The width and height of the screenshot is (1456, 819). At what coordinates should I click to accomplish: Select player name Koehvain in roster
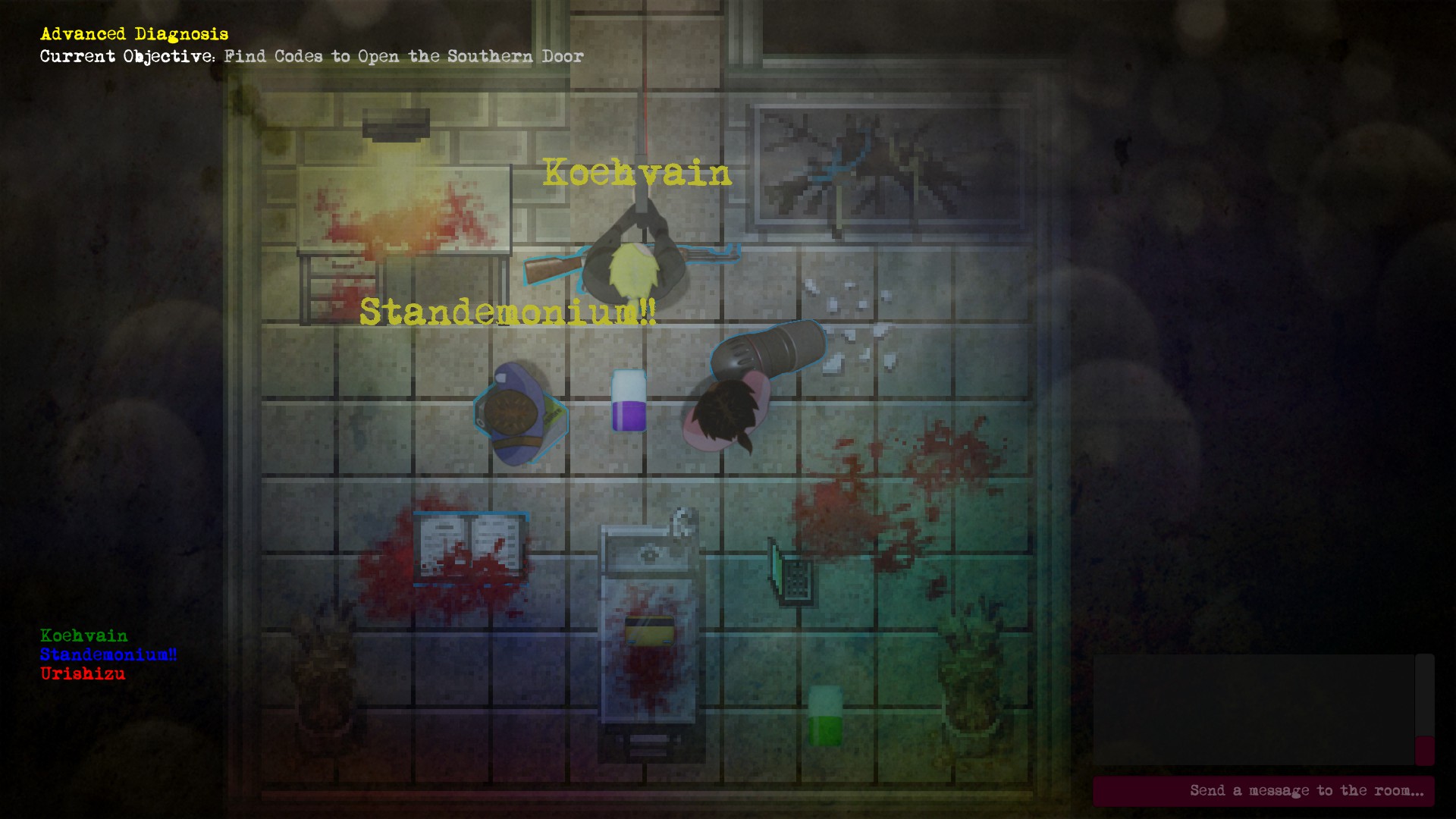83,637
